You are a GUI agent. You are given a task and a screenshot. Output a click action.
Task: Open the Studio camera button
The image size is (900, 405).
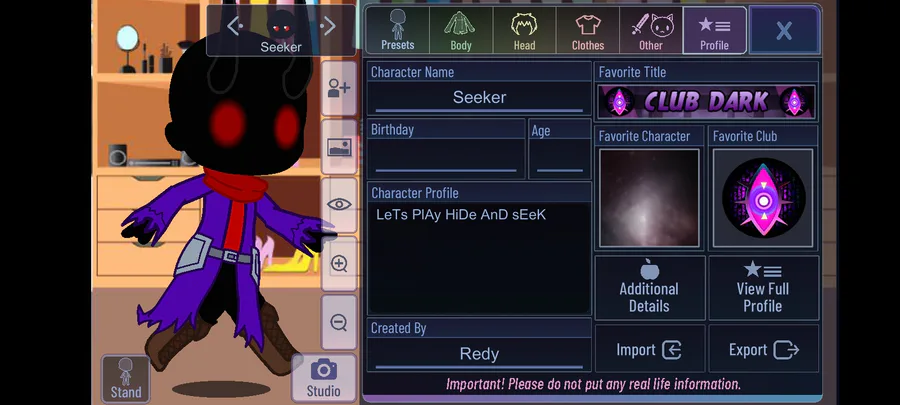(x=323, y=377)
